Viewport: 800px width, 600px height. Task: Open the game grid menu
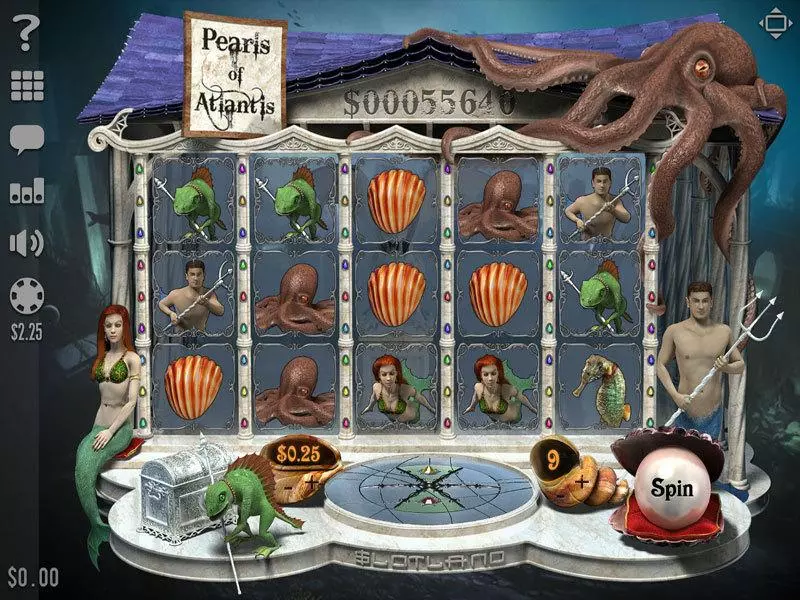click(x=27, y=87)
